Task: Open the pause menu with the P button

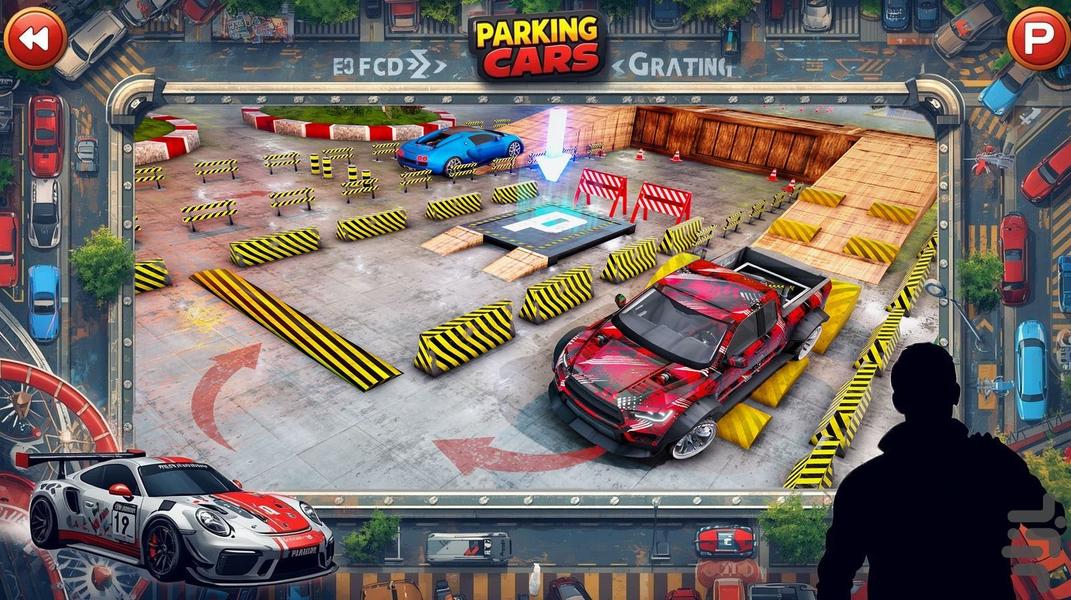Action: [x=1037, y=38]
